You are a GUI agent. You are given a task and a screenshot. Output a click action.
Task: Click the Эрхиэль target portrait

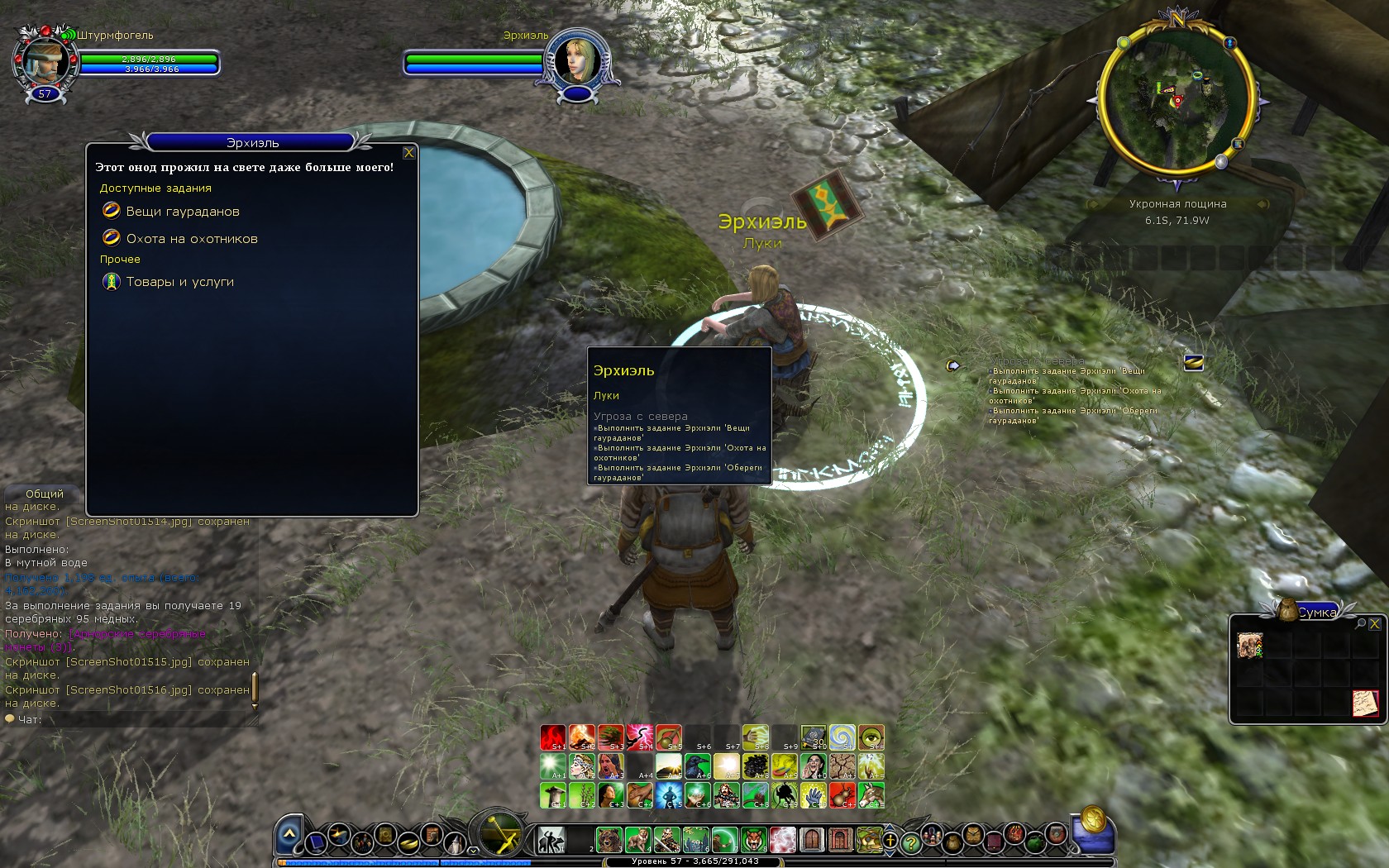pos(575,58)
